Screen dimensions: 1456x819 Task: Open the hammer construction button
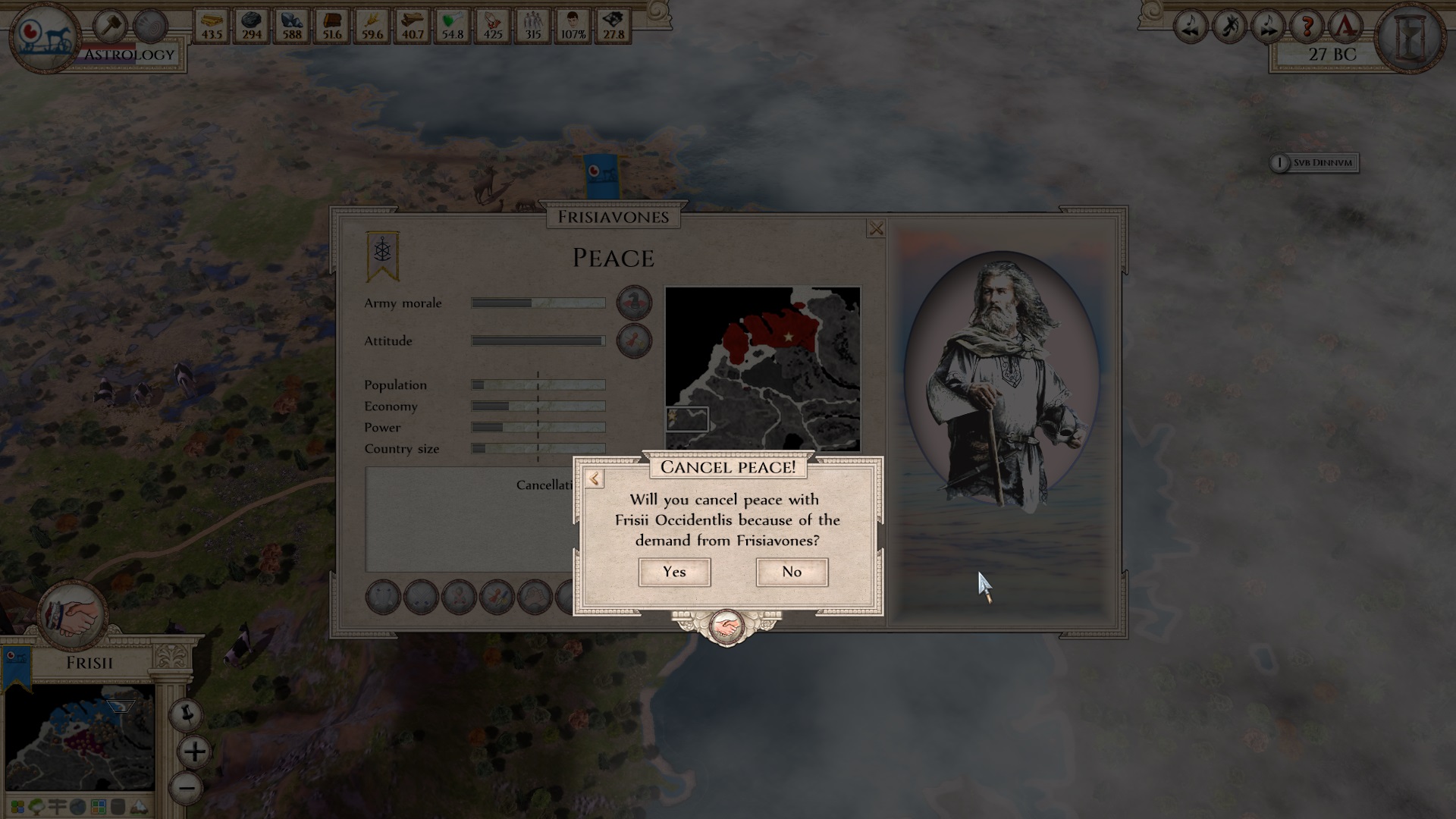(111, 27)
